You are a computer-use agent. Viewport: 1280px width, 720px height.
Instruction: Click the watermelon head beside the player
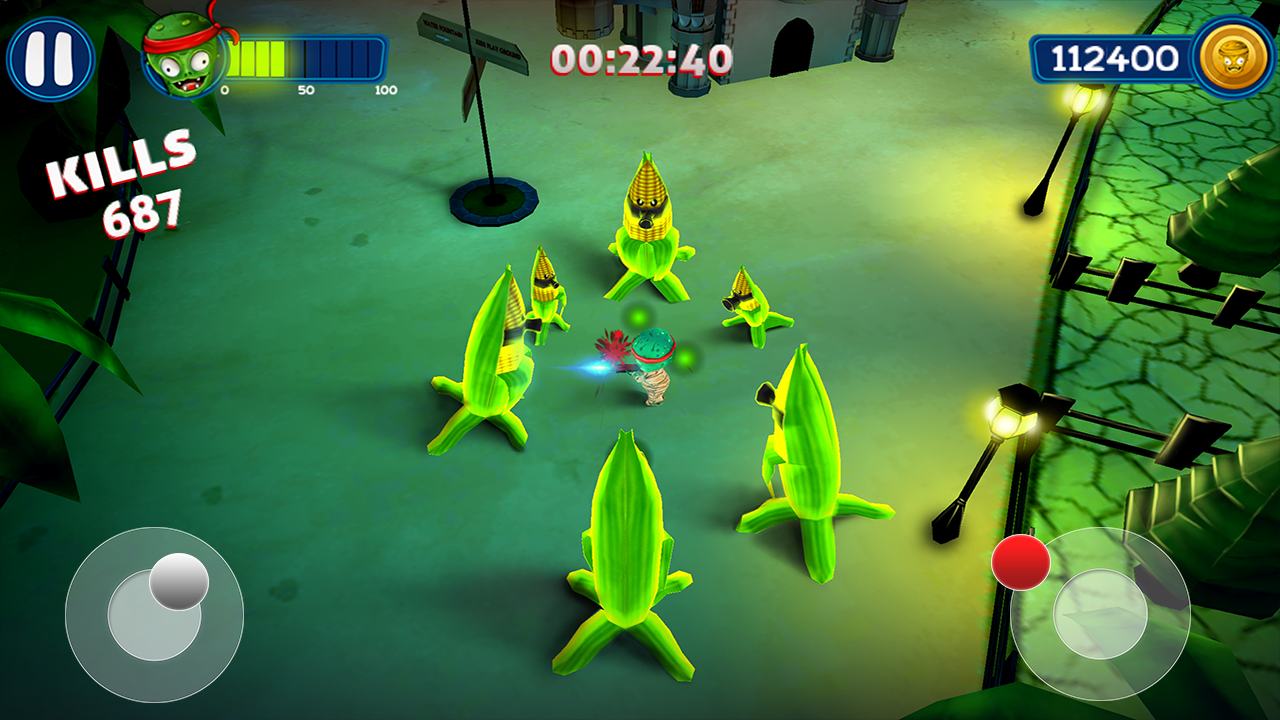(x=655, y=345)
